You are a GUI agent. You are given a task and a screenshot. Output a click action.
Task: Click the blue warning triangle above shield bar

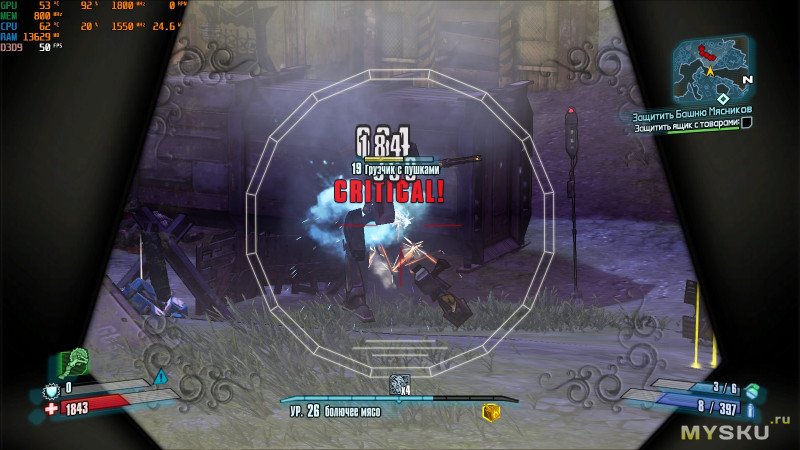pyautogui.click(x=160, y=376)
